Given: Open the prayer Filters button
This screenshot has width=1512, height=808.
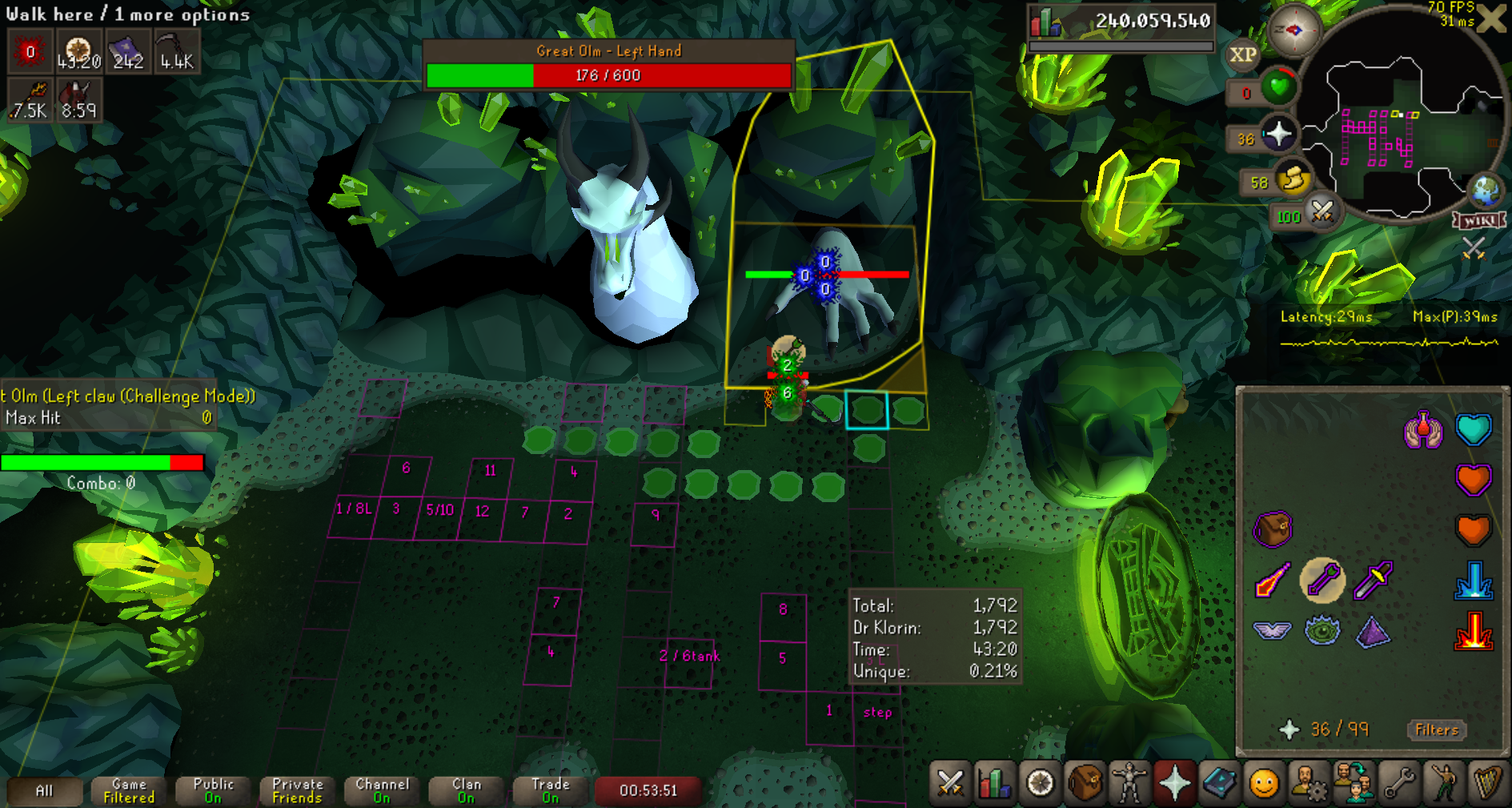Looking at the screenshot, I should 1437,730.
